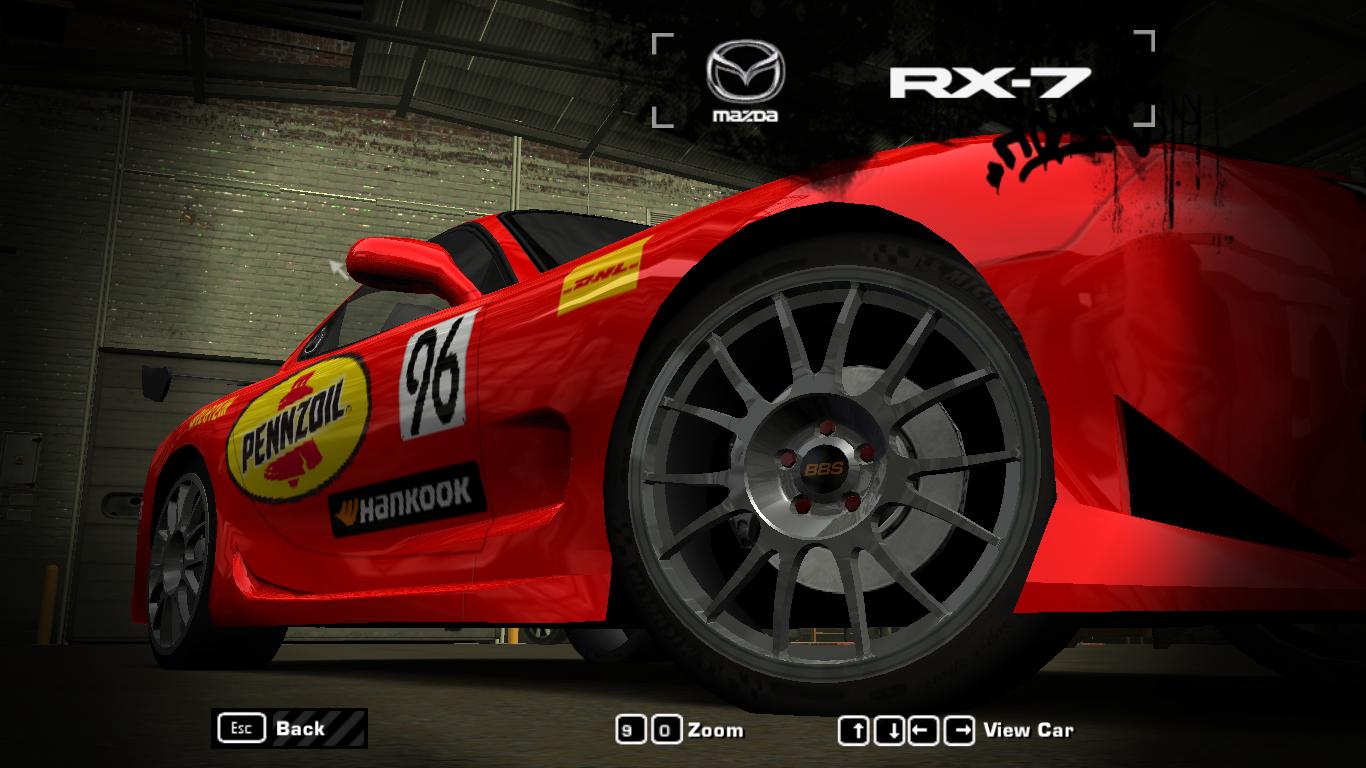This screenshot has height=768, width=1366.
Task: Click the bracket frame around the Mazda badge
Action: [x=665, y=40]
